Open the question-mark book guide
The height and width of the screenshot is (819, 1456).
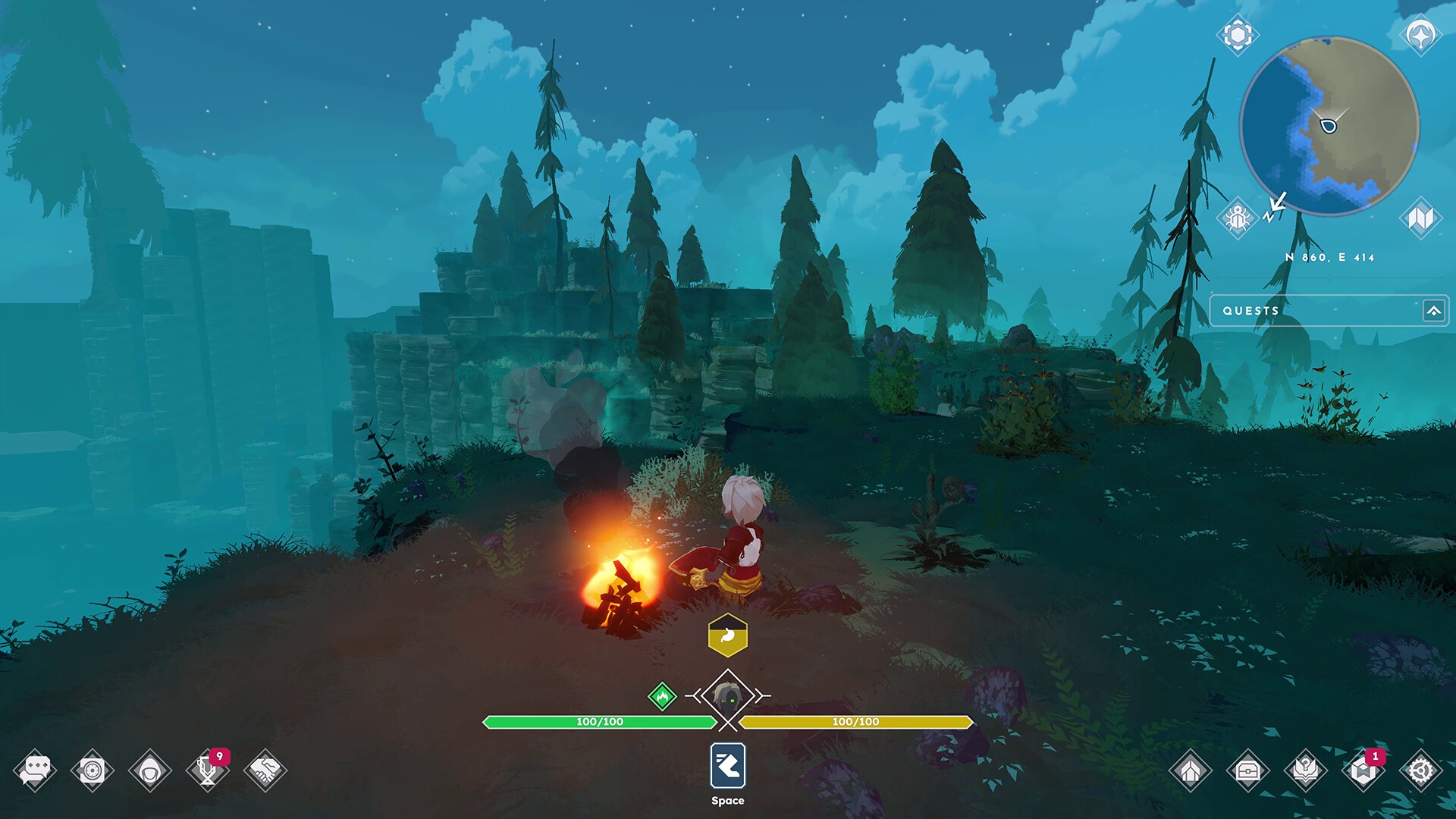click(x=1305, y=771)
